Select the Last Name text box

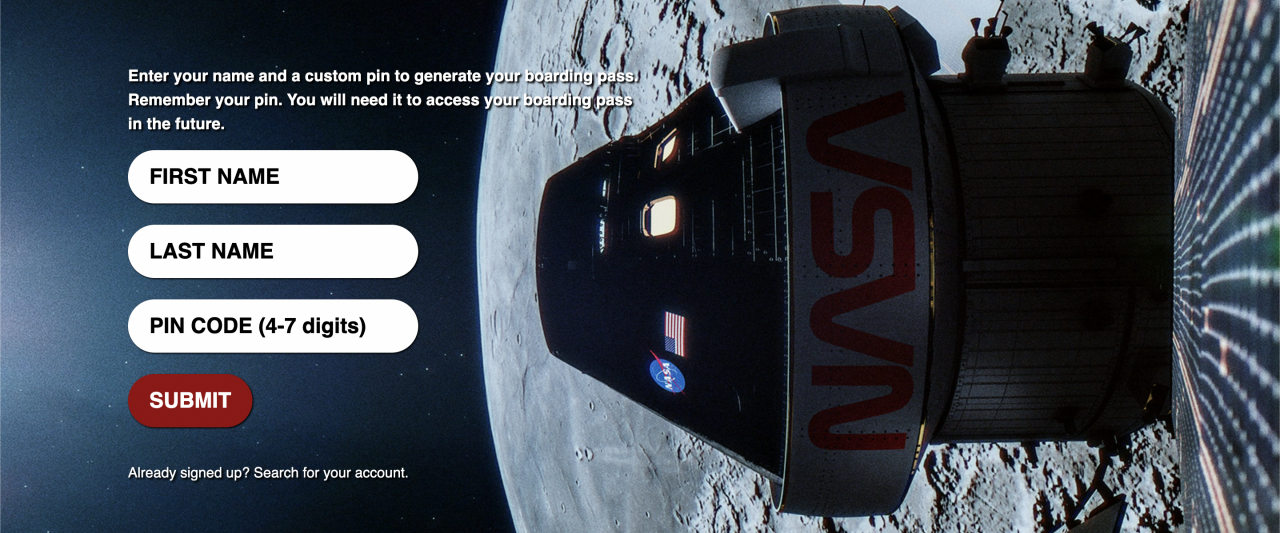[272, 251]
